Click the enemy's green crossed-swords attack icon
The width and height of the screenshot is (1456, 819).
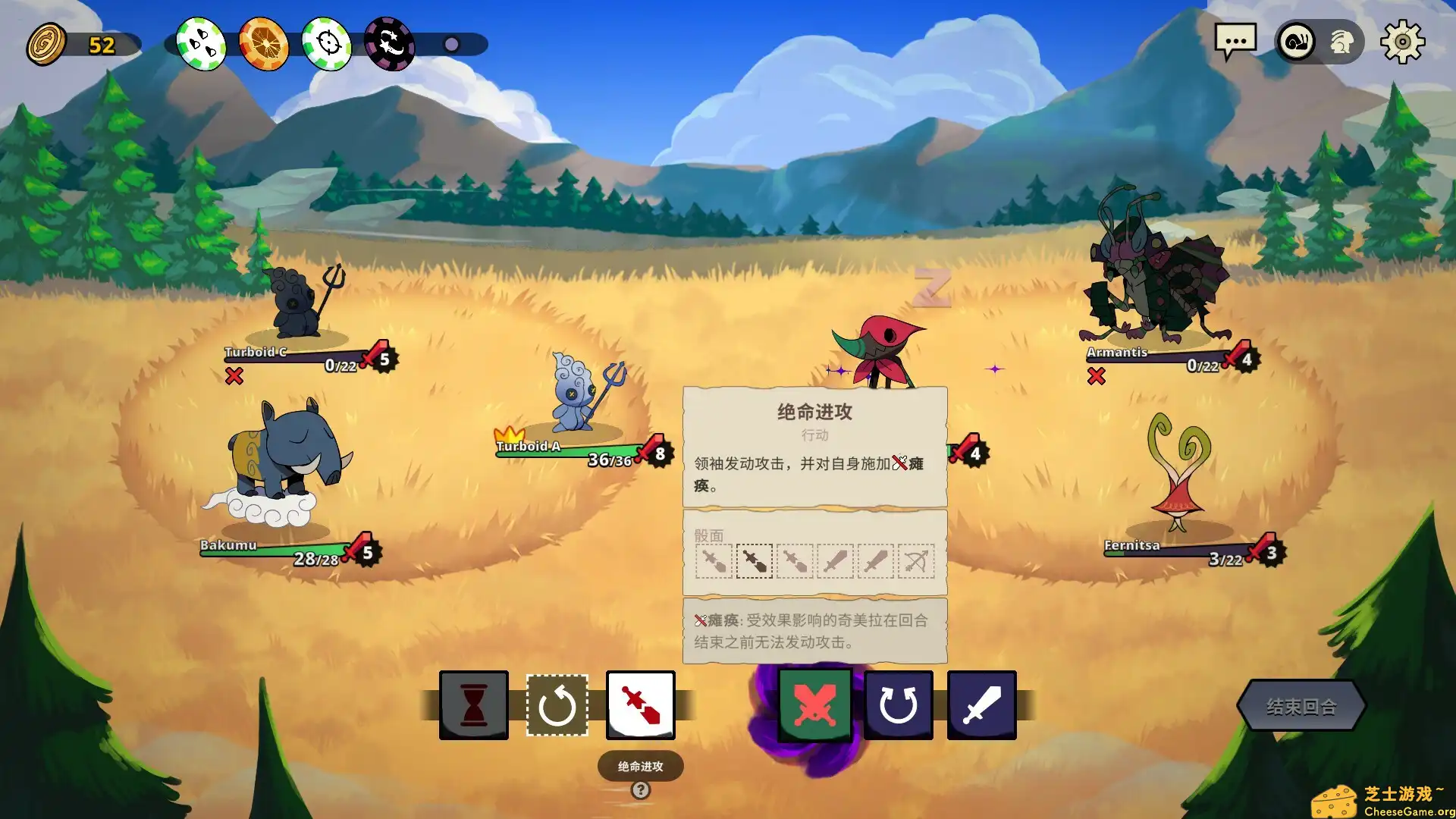click(816, 704)
